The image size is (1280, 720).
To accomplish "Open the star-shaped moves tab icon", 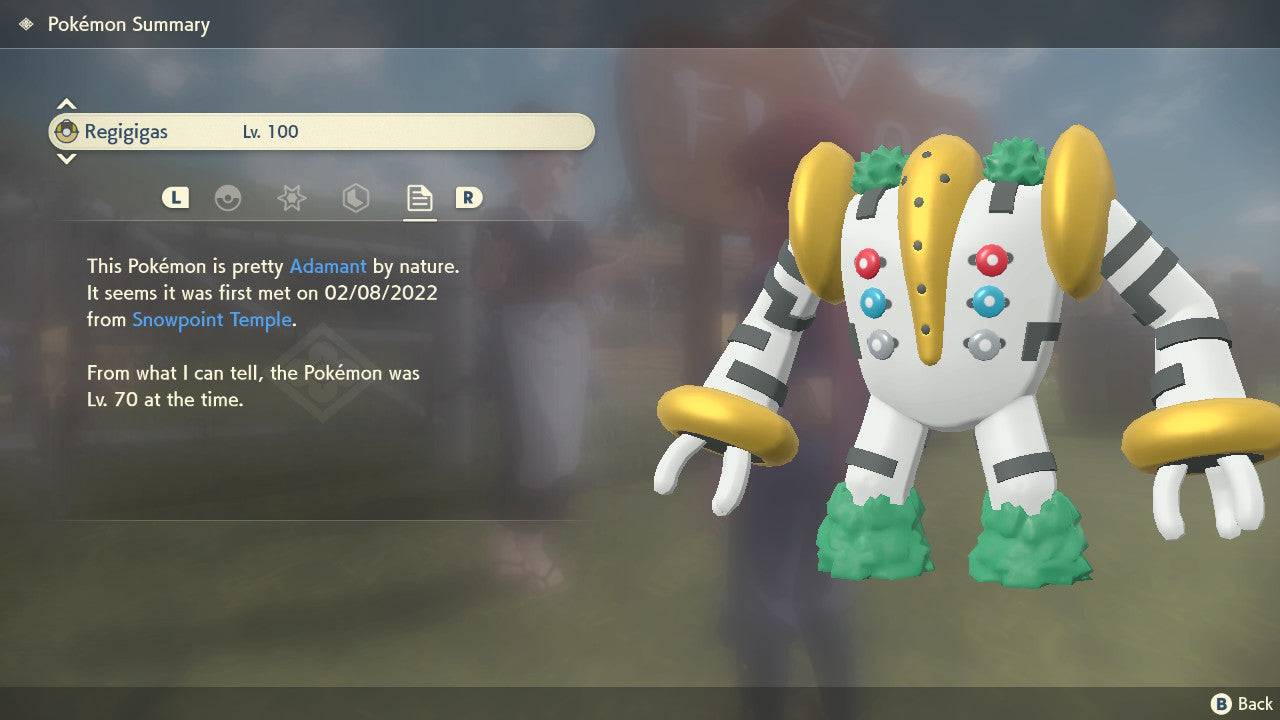I will point(291,198).
